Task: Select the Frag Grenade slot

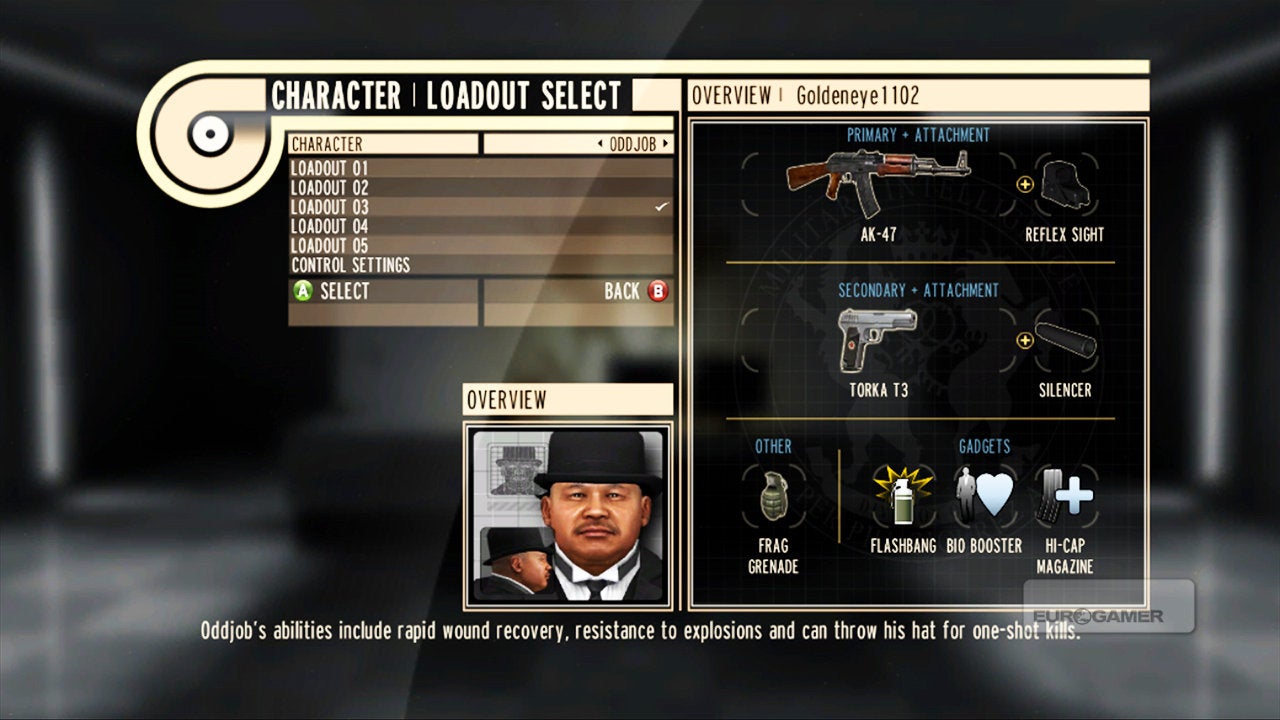Action: [x=773, y=495]
